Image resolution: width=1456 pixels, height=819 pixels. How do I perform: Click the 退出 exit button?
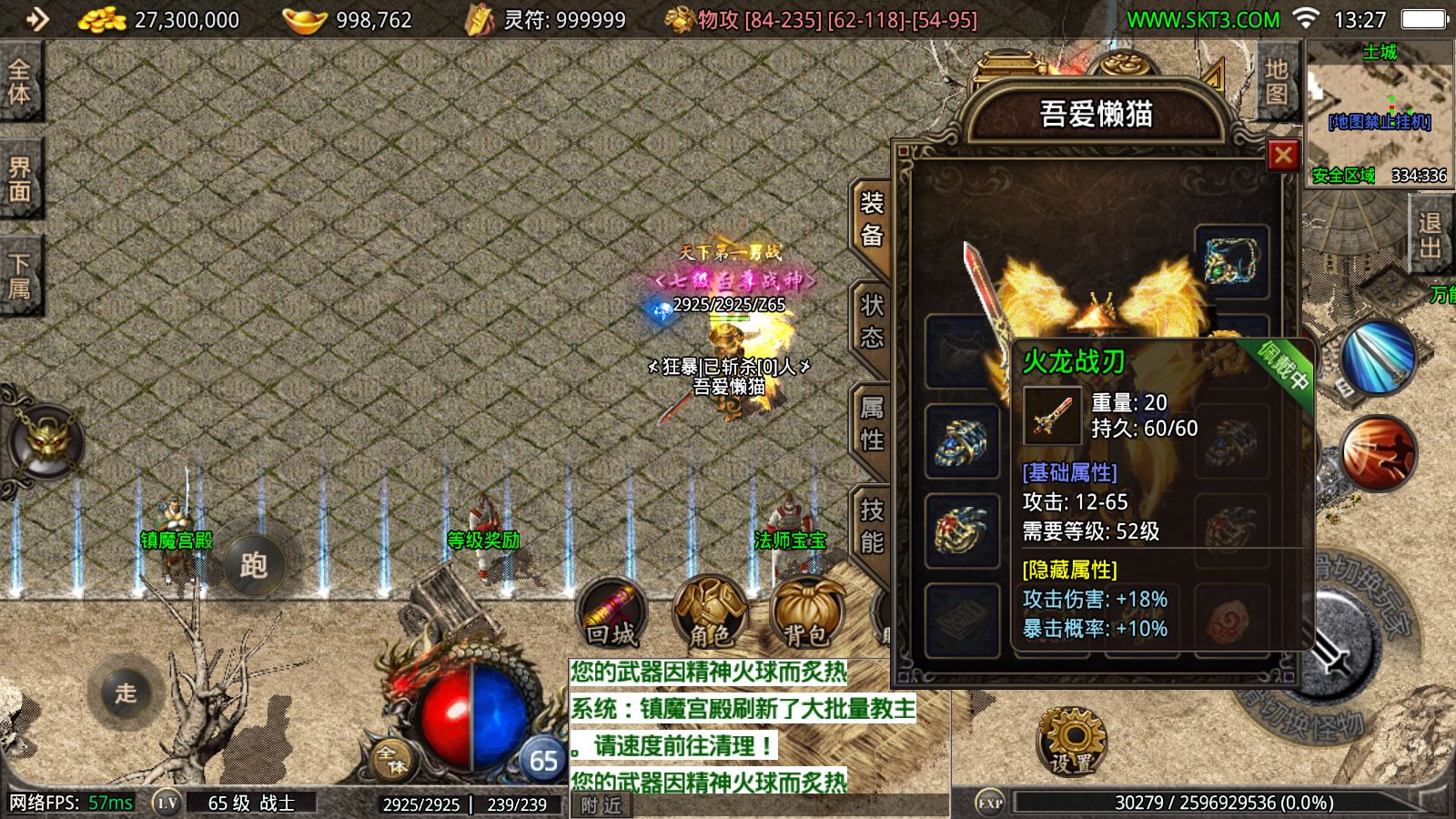pos(1430,236)
